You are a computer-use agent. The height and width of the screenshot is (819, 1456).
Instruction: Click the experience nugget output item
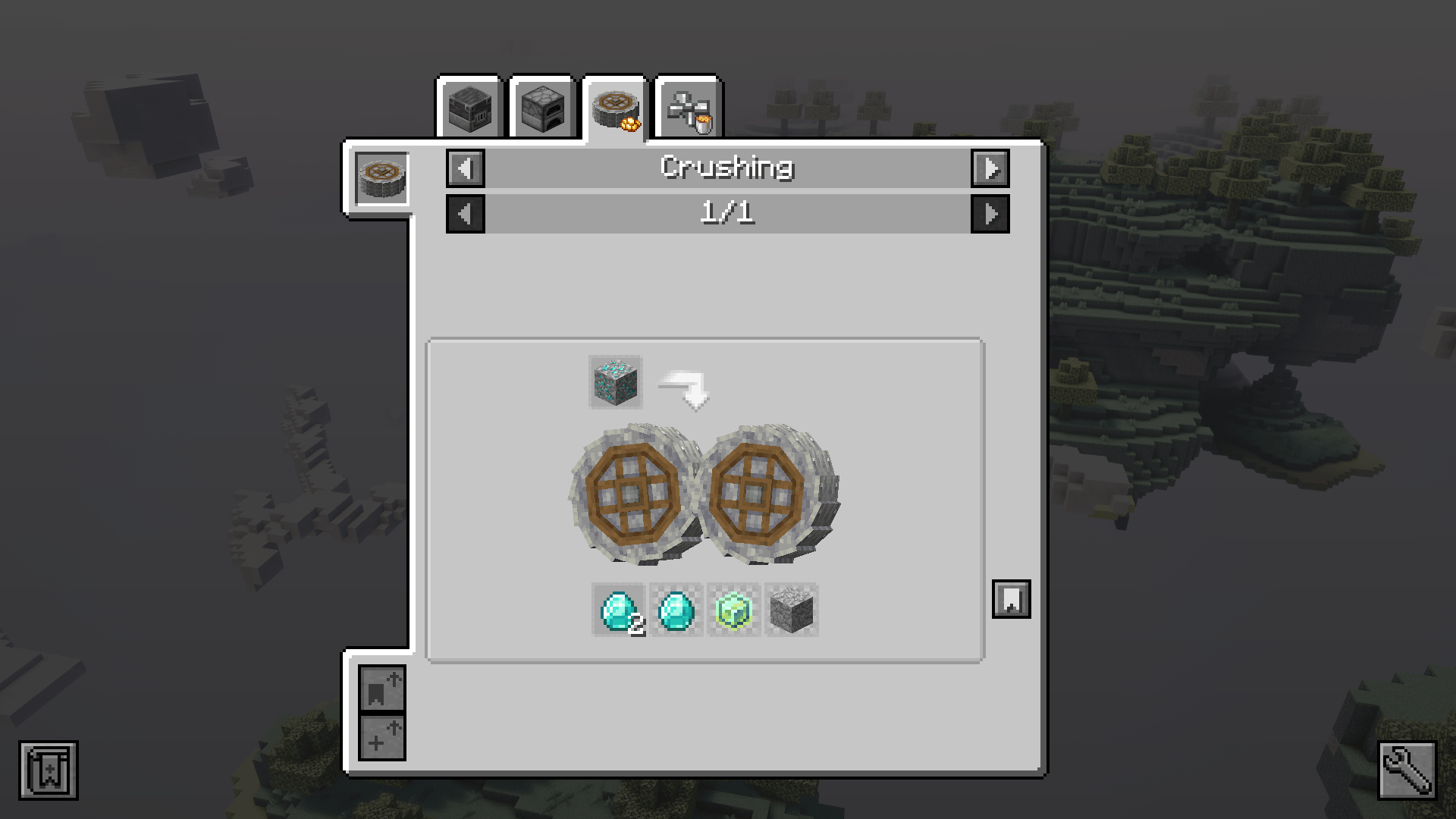coord(733,611)
